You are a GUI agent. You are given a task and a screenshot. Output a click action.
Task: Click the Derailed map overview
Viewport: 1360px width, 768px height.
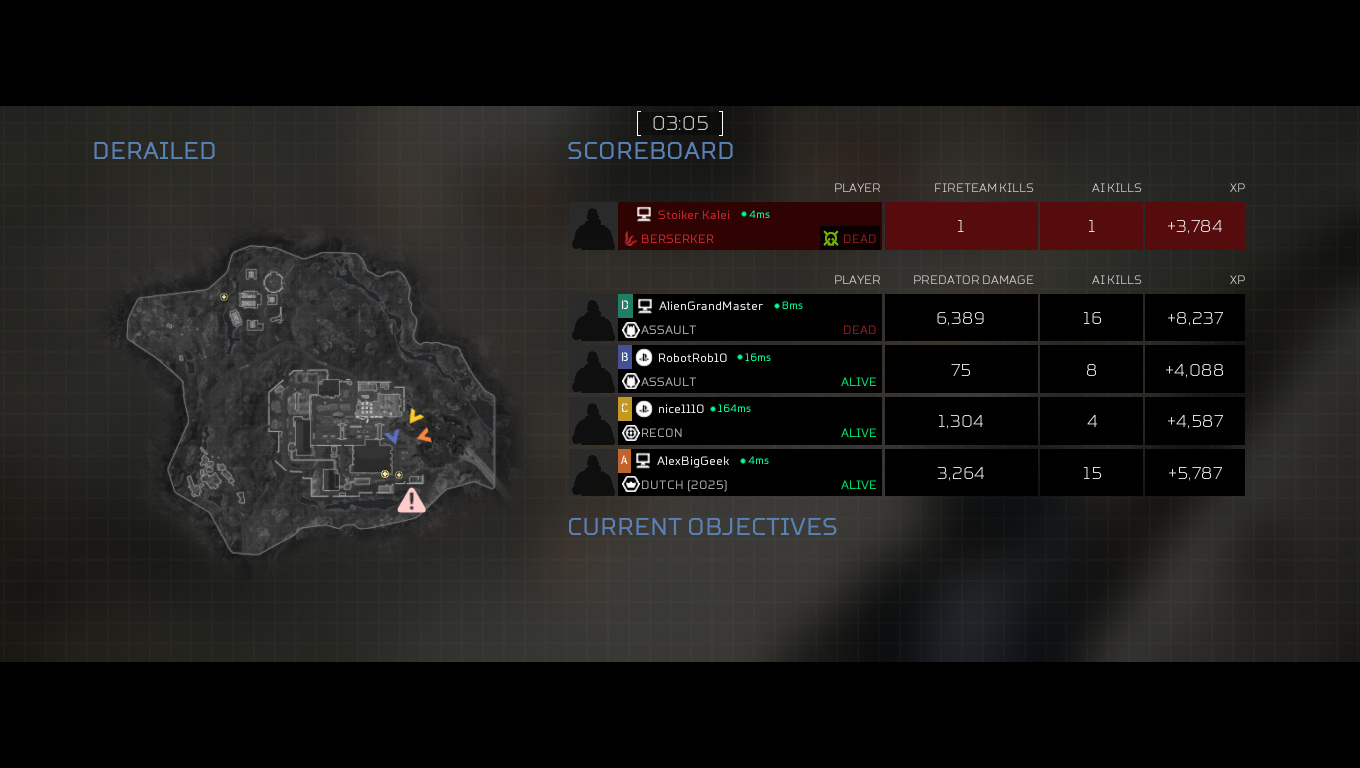pos(310,400)
